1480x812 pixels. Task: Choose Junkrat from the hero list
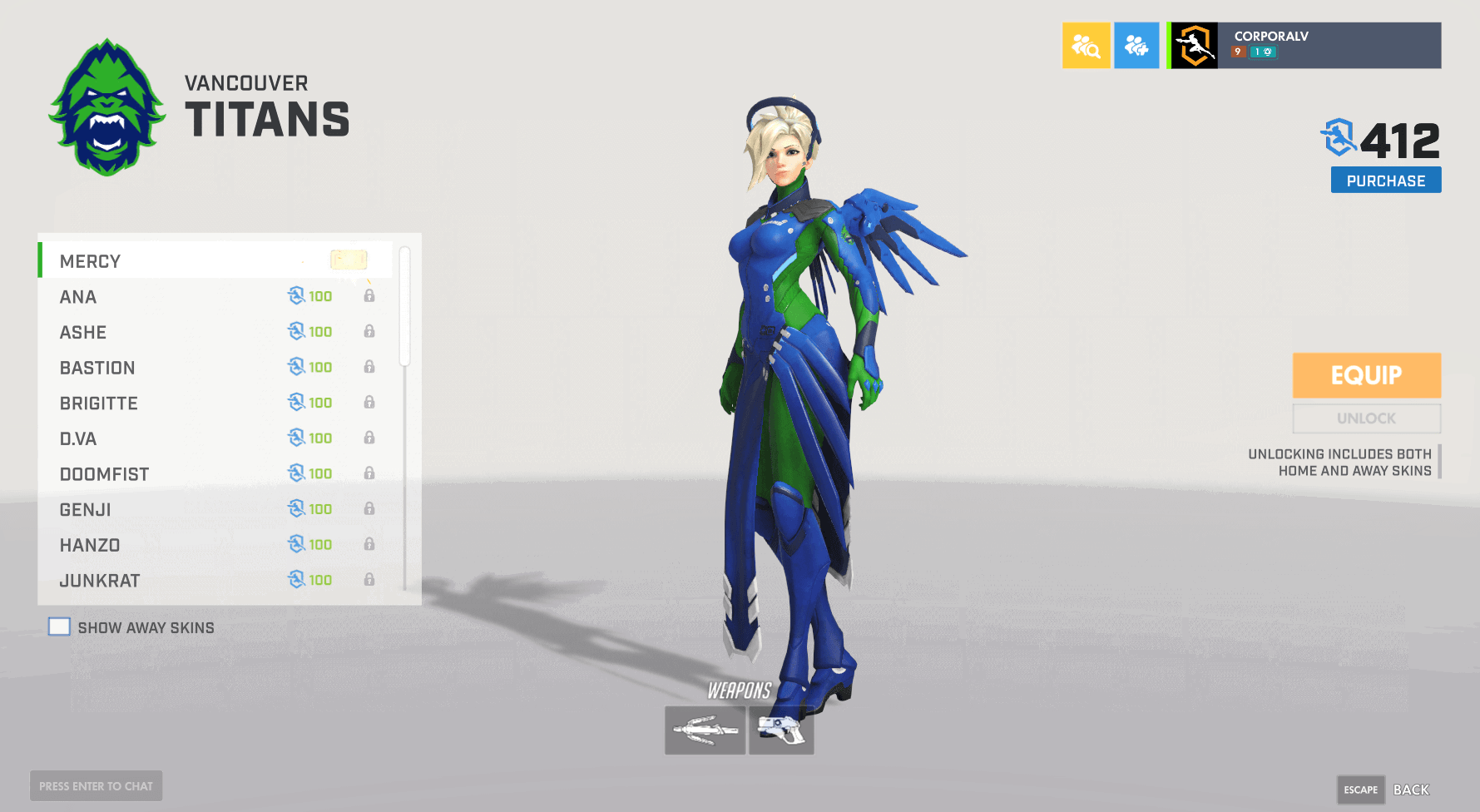[215, 581]
